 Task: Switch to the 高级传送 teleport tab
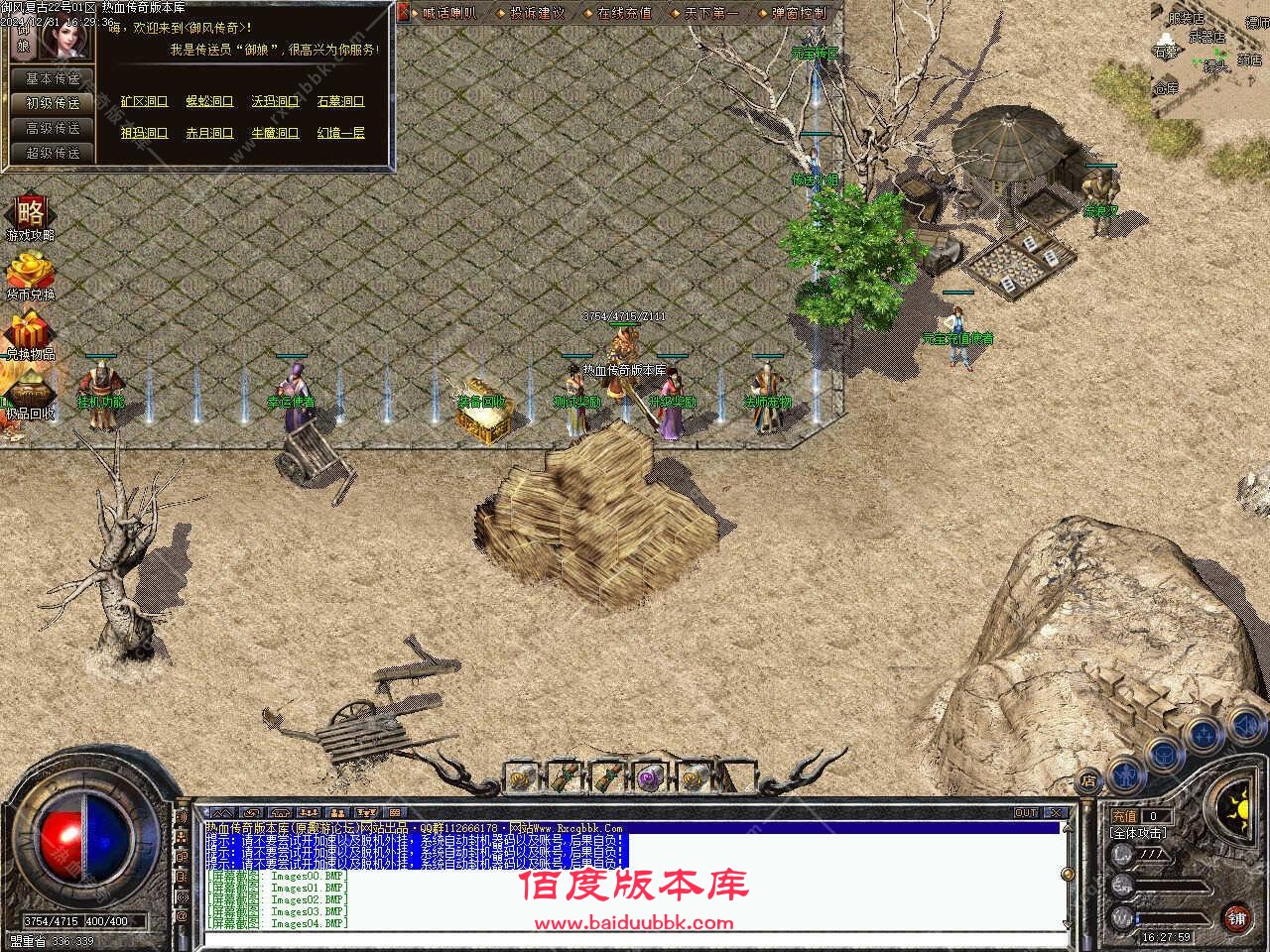click(50, 129)
